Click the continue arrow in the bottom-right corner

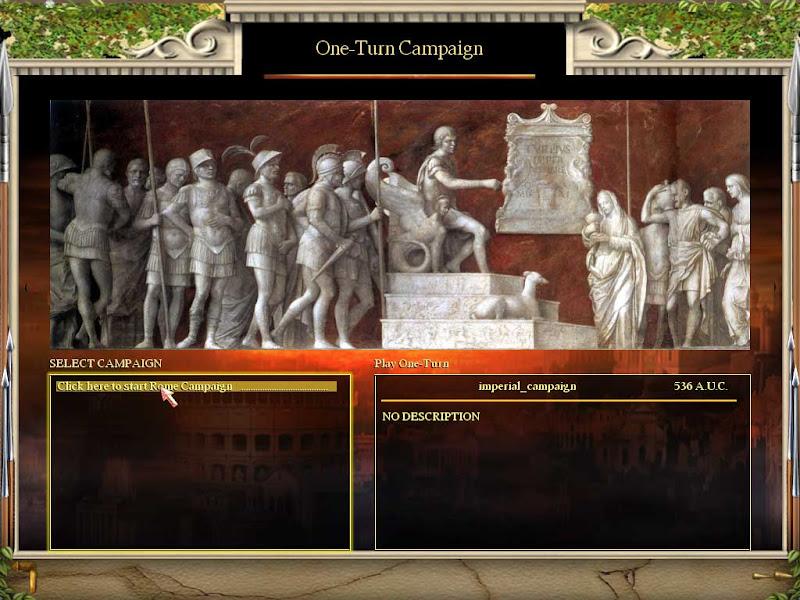[771, 576]
